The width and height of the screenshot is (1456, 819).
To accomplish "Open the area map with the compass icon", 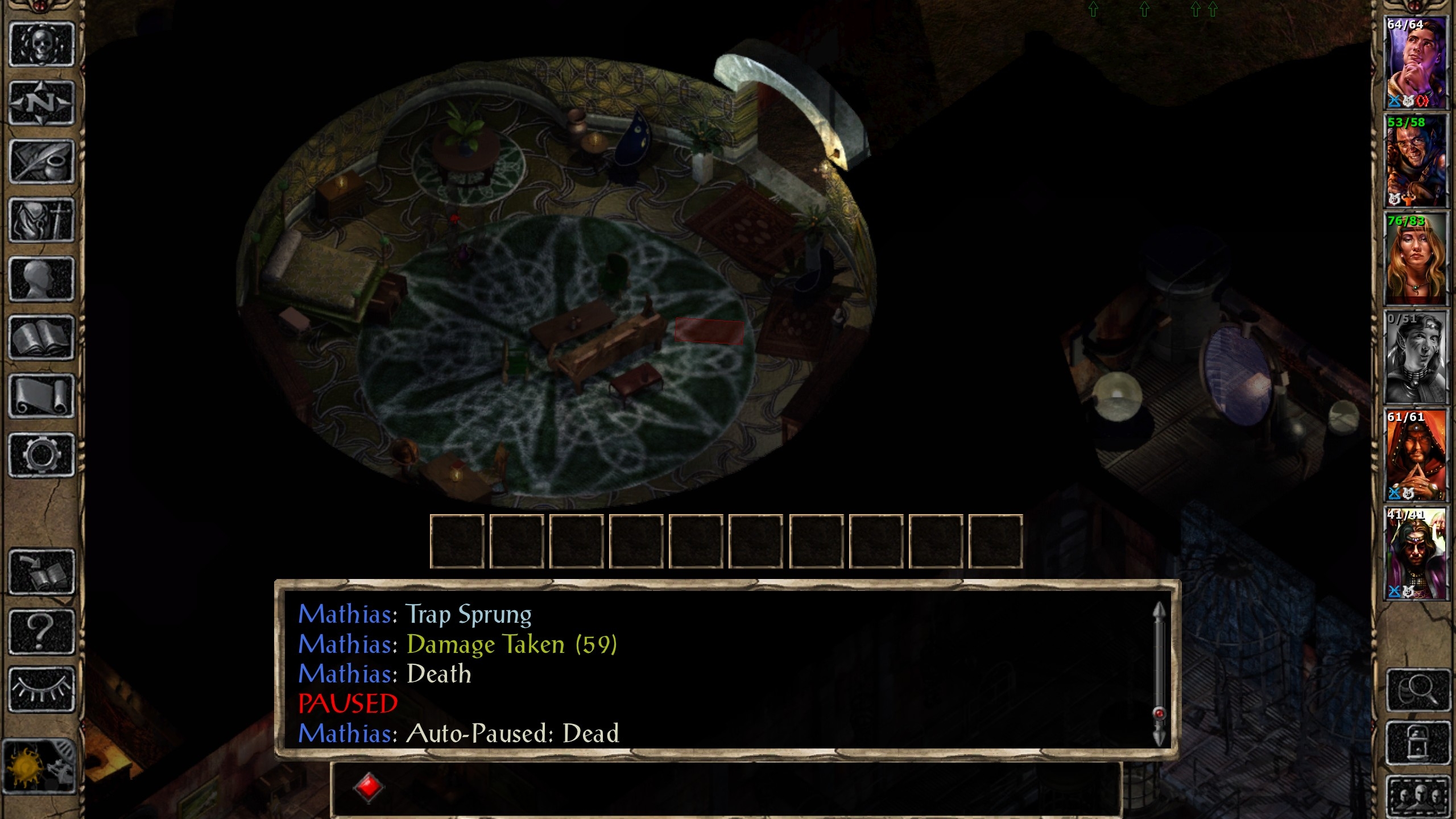I will [42, 104].
